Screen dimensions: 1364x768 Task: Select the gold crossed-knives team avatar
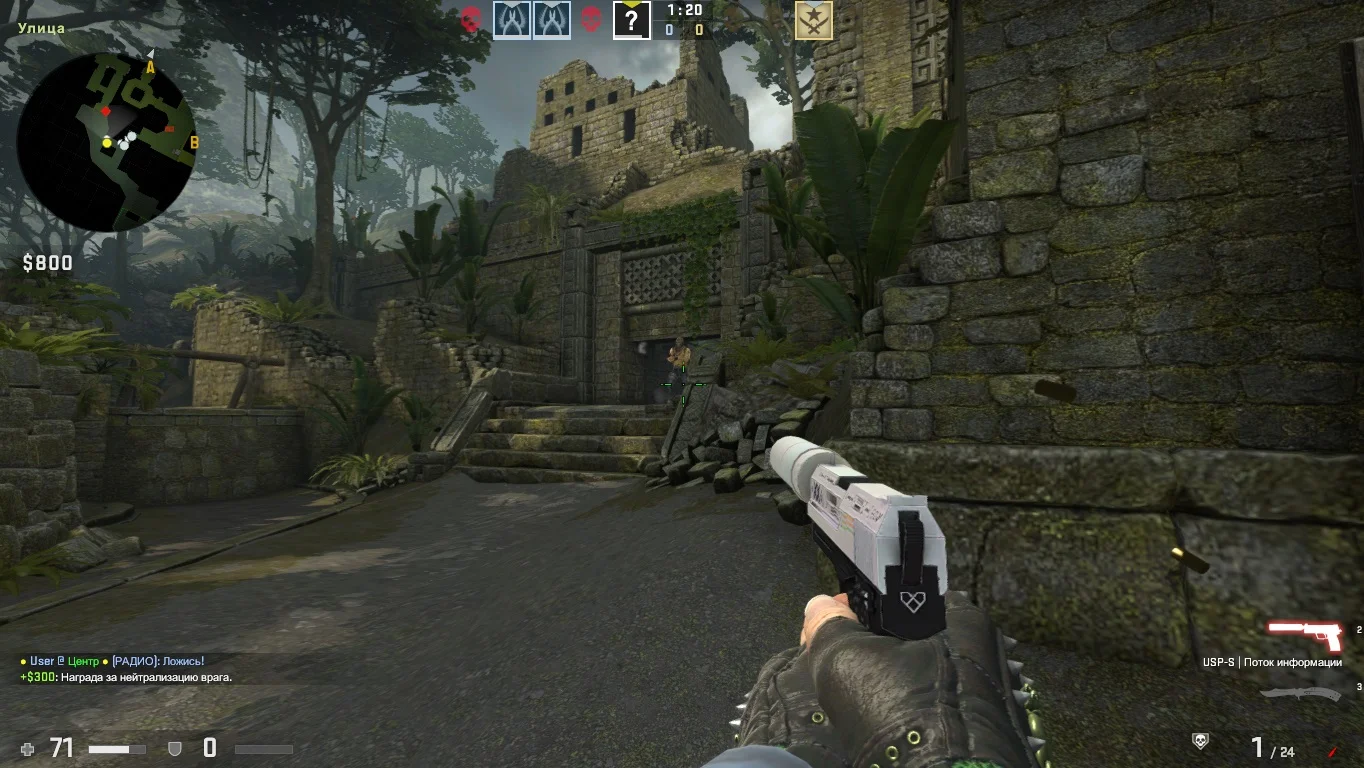[813, 20]
